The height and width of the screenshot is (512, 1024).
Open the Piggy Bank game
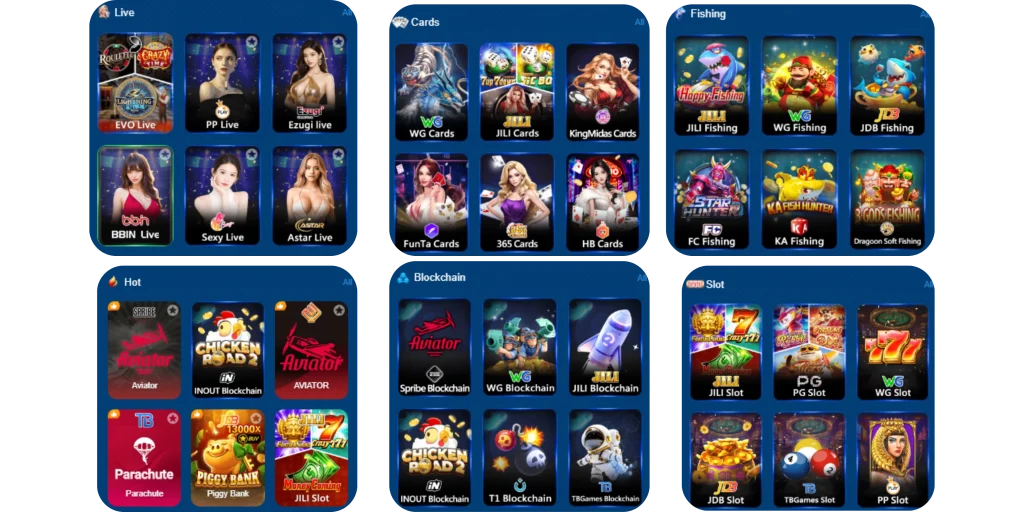coord(227,456)
